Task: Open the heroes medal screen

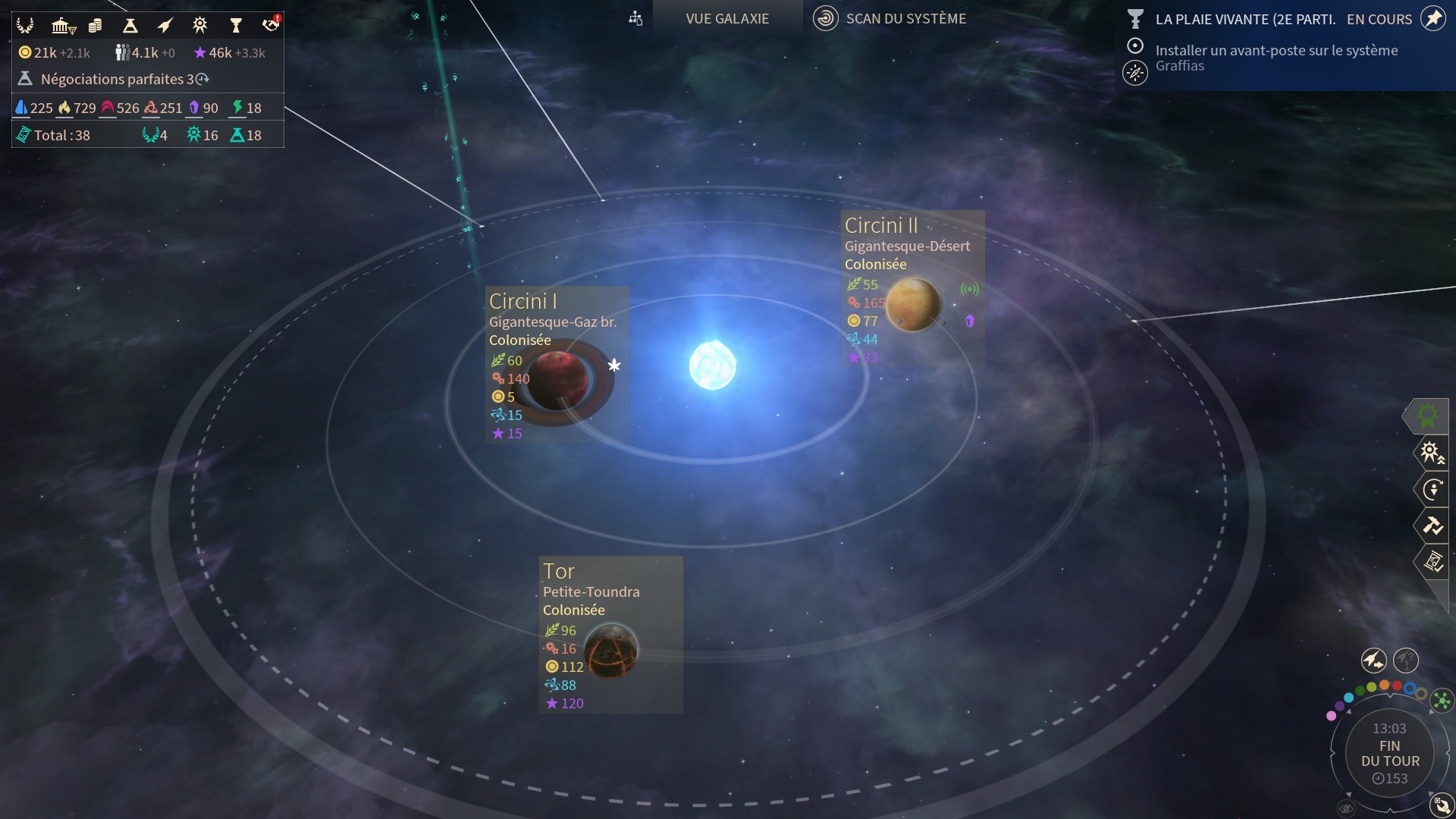Action: pos(199,26)
